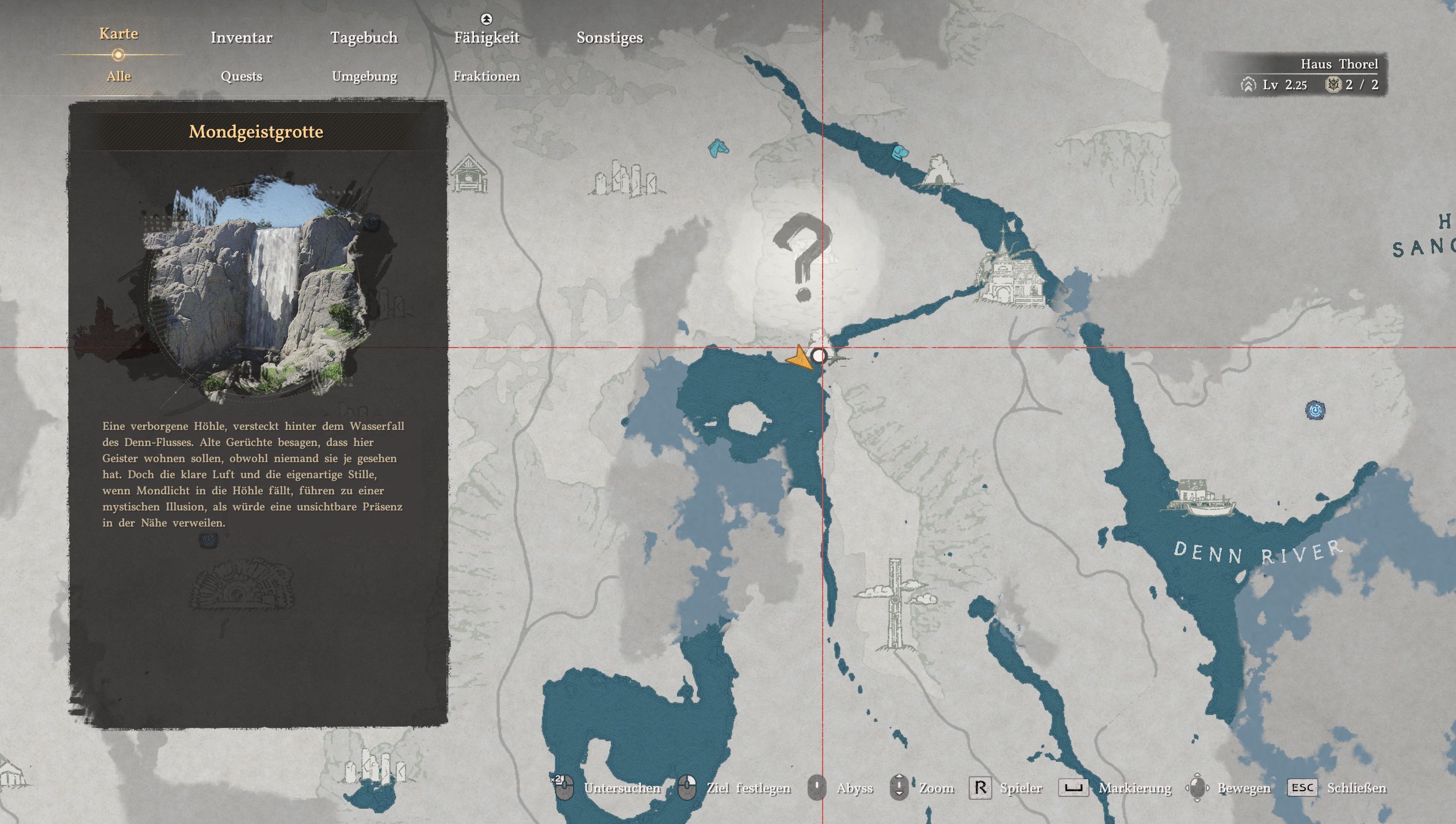Choose the Alle map filter
The height and width of the screenshot is (824, 1456).
(x=119, y=76)
